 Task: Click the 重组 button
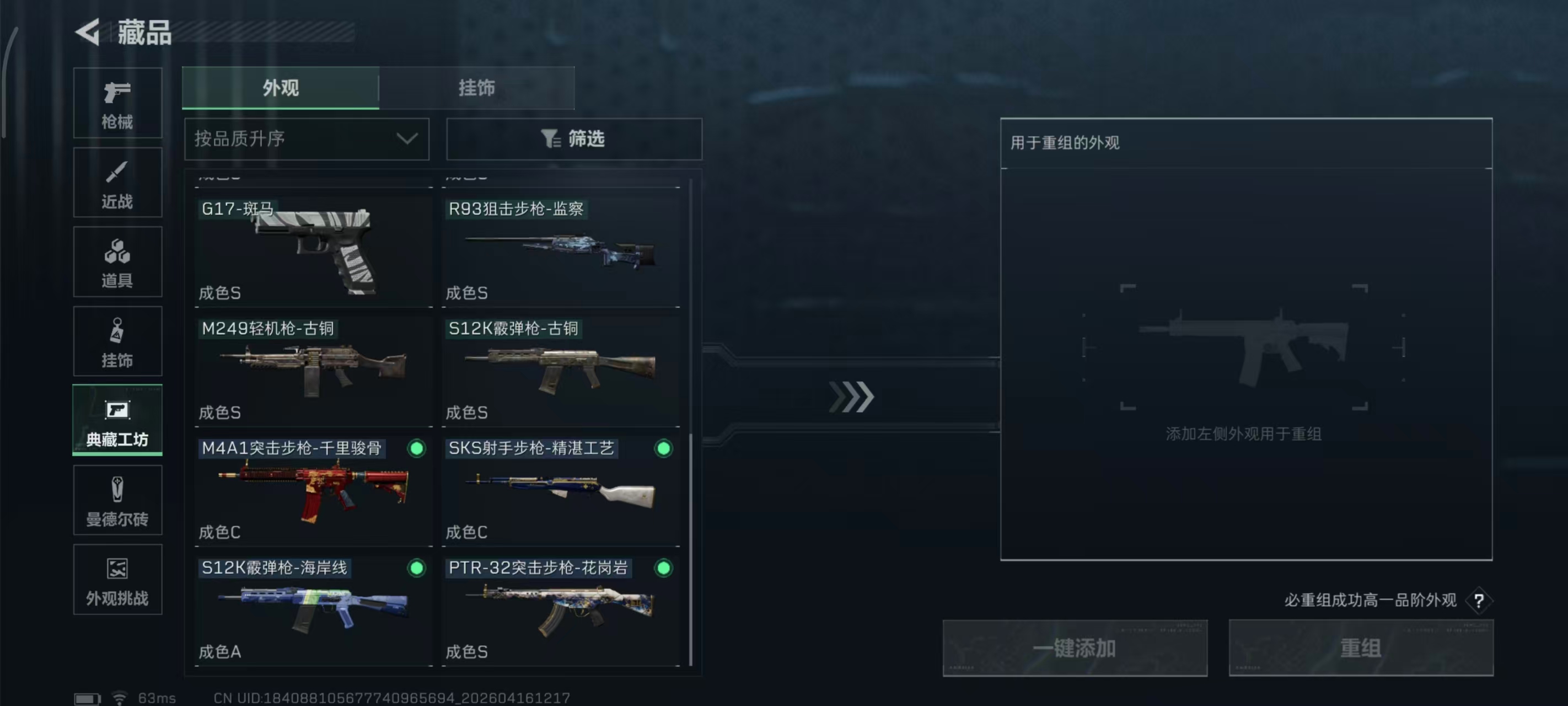[1361, 648]
